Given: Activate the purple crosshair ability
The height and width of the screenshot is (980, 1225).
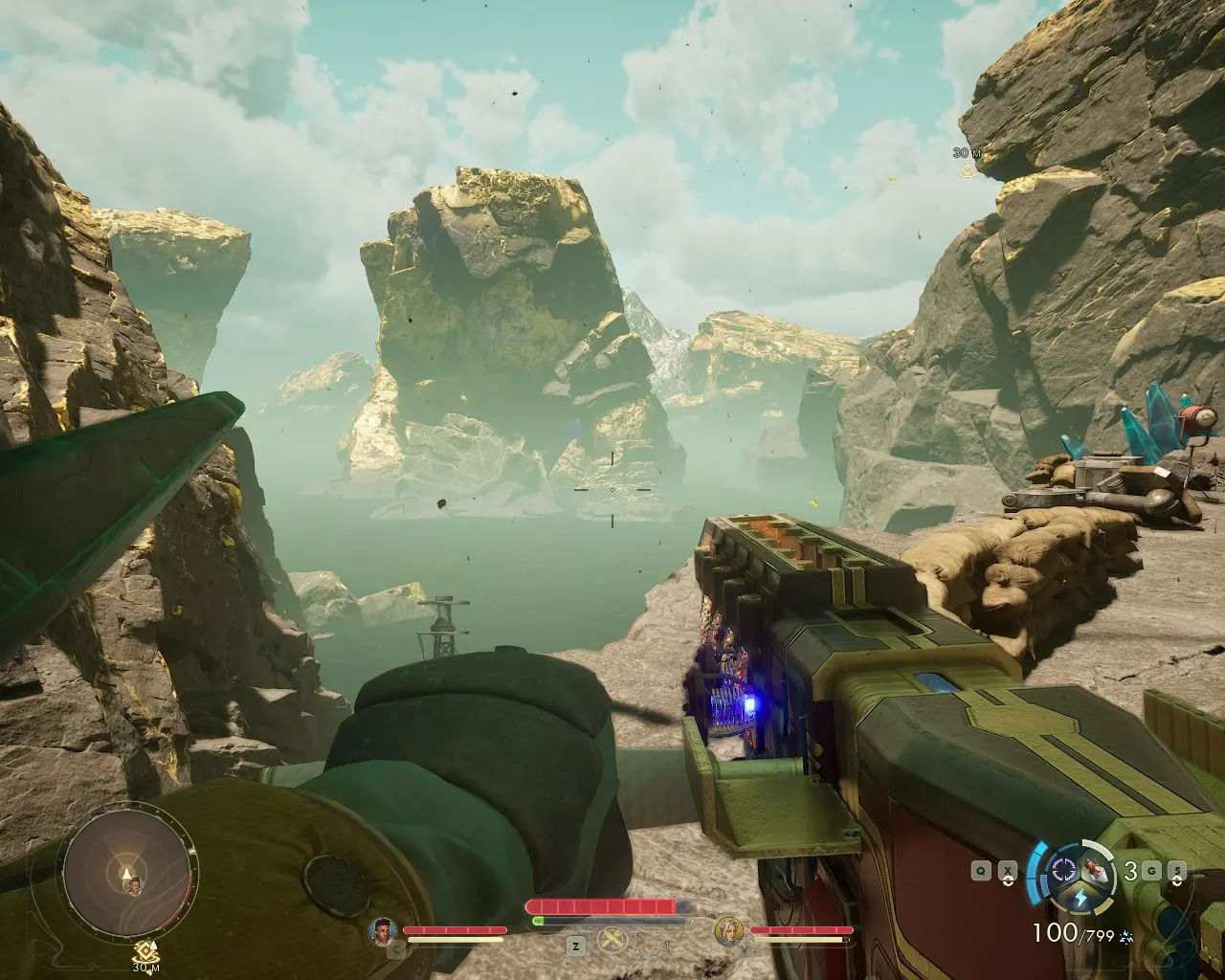Looking at the screenshot, I should [x=1063, y=870].
